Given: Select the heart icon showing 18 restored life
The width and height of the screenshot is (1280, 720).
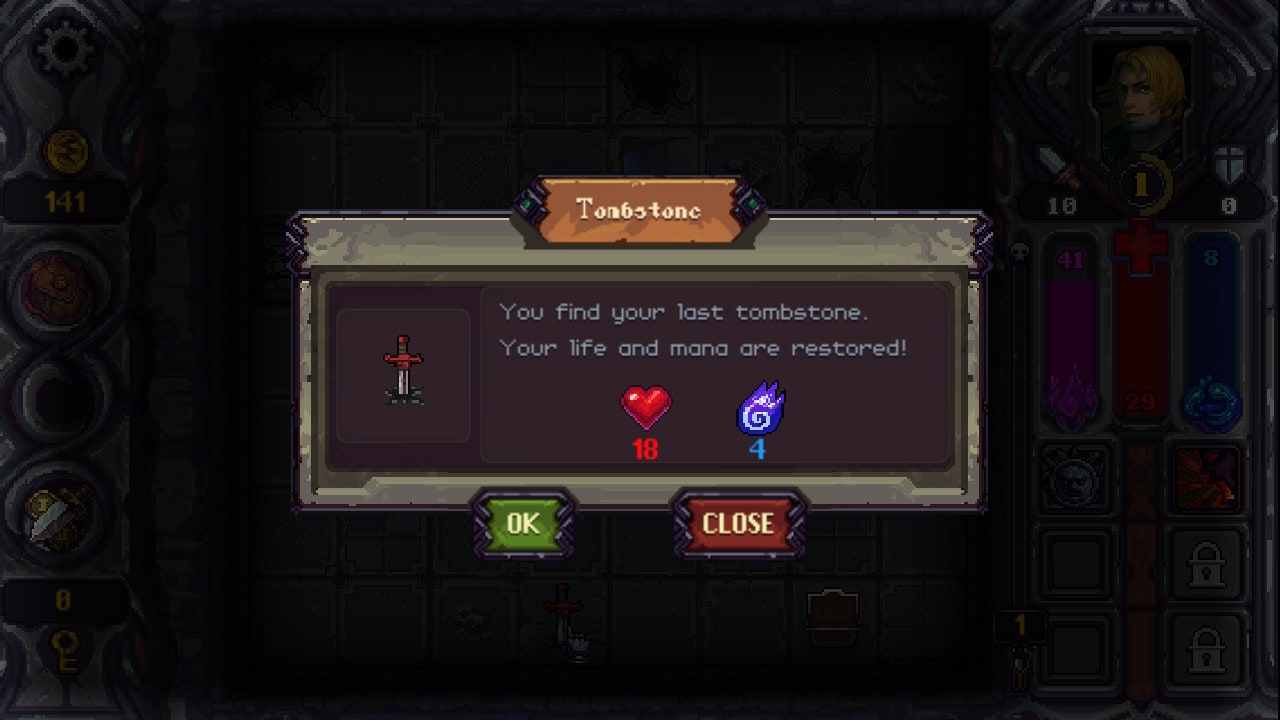Looking at the screenshot, I should pos(646,406).
